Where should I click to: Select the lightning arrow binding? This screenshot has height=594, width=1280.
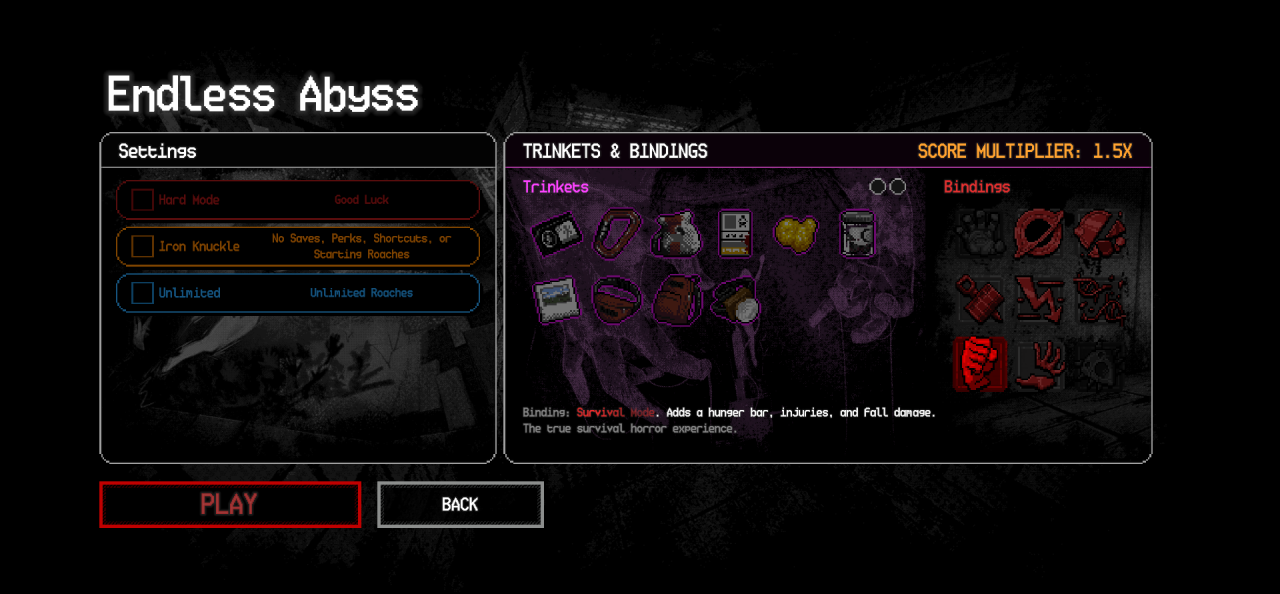1038,298
